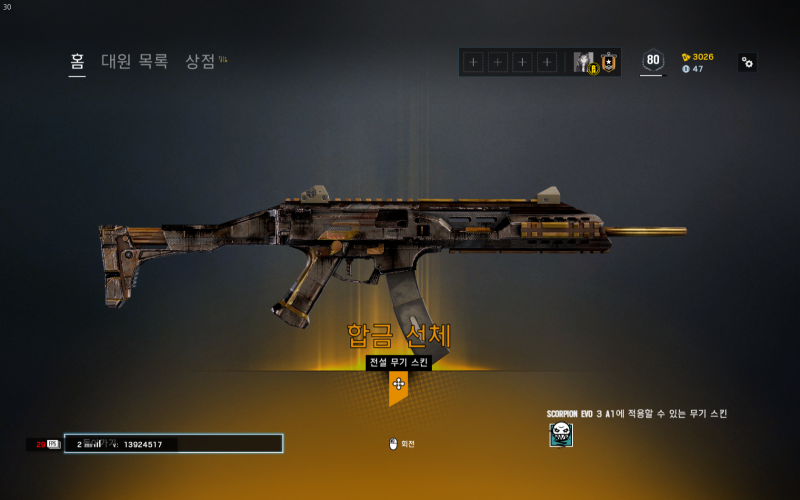Go to the 상점 (Shop) tab

pos(201,61)
